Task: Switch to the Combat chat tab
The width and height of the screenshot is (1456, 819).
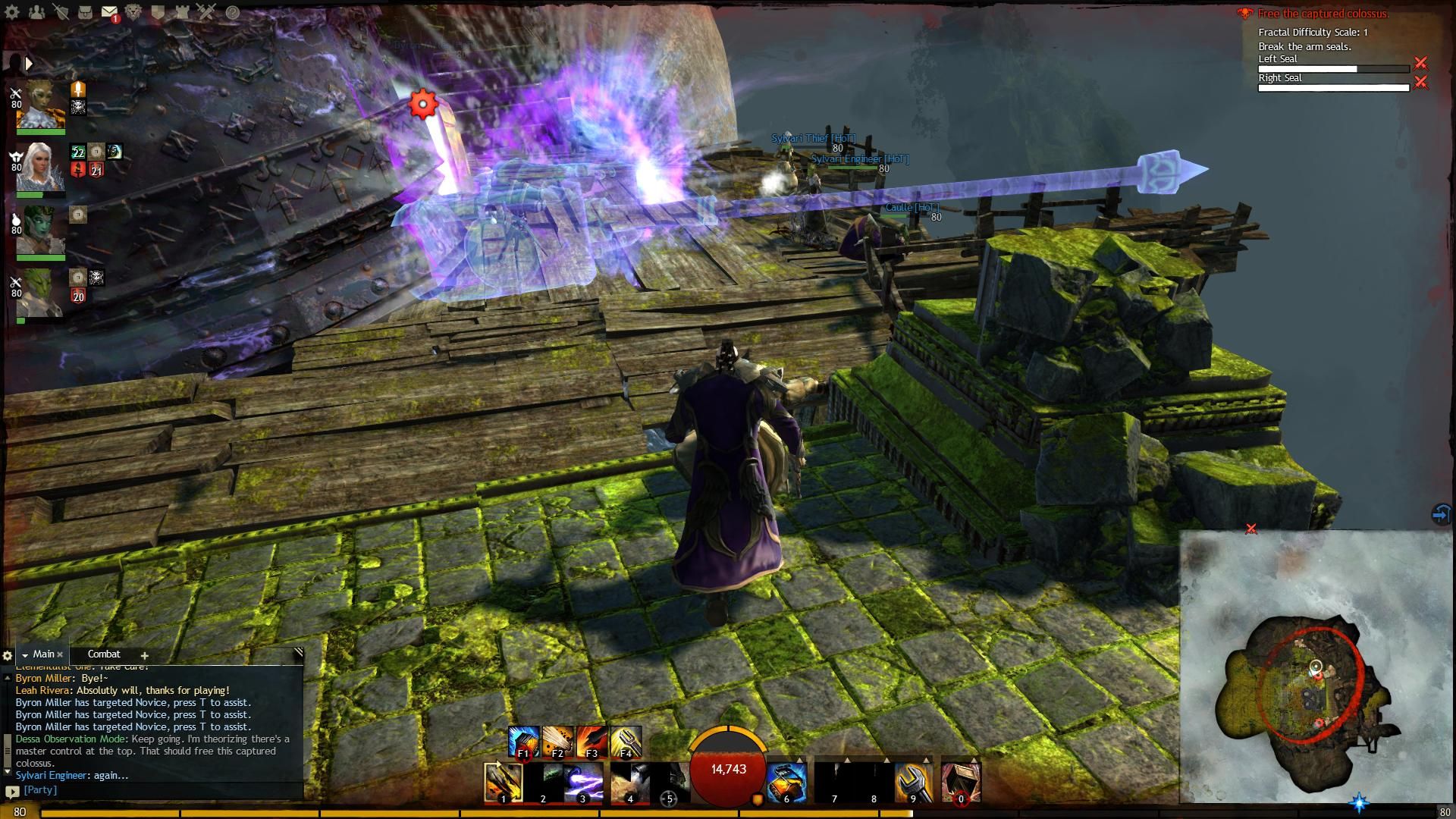Action: tap(104, 654)
